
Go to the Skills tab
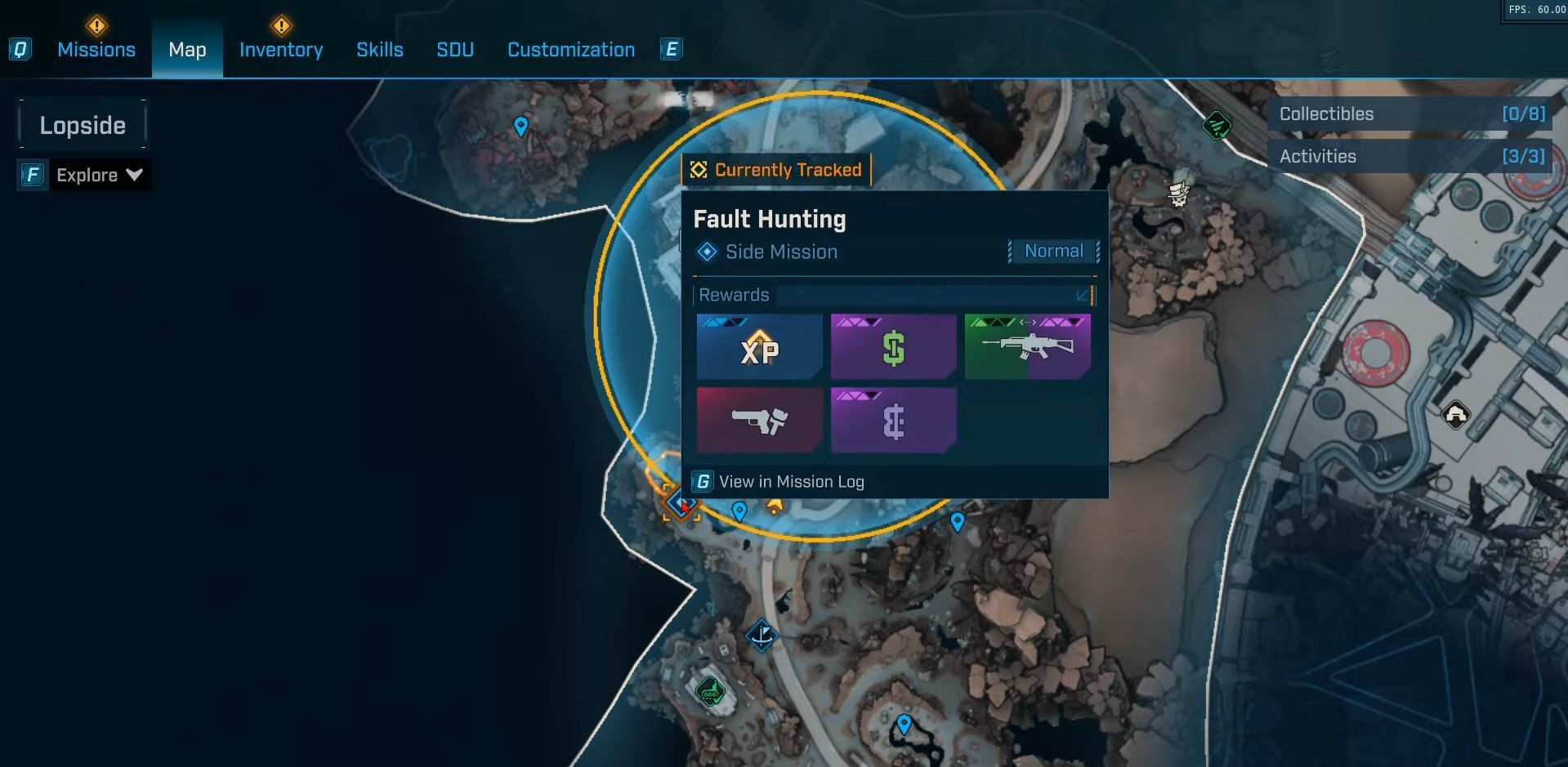point(380,50)
